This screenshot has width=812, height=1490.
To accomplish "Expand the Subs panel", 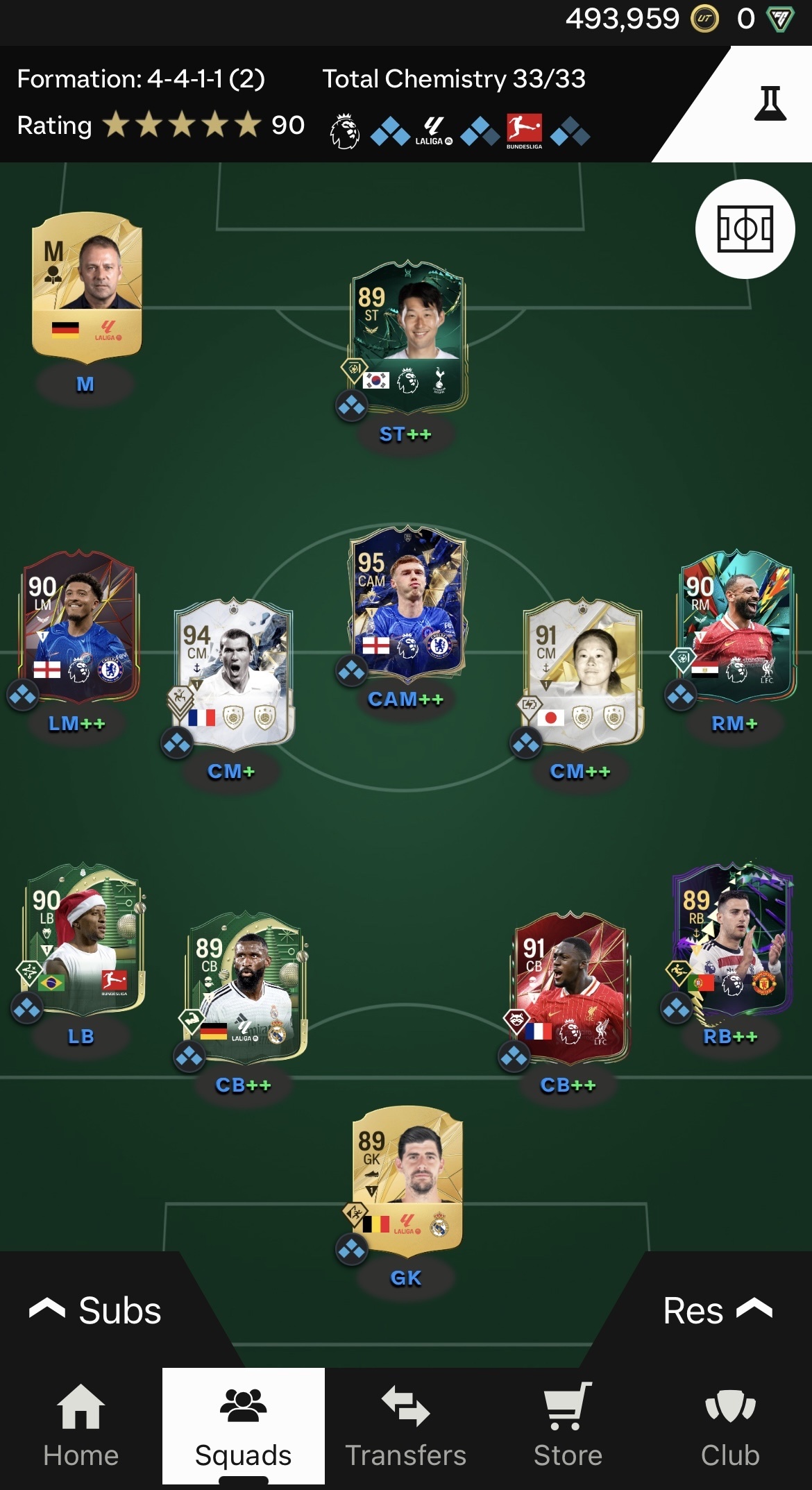I will coord(96,1310).
